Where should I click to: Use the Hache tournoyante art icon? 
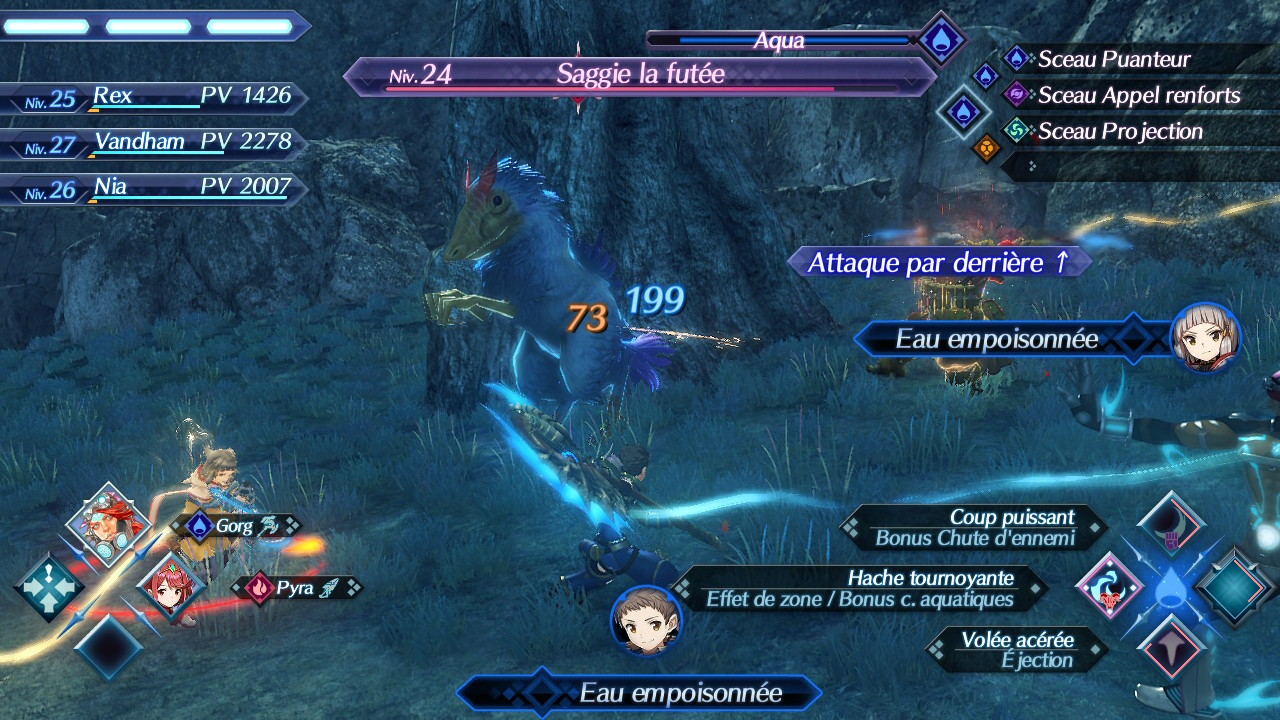1109,586
